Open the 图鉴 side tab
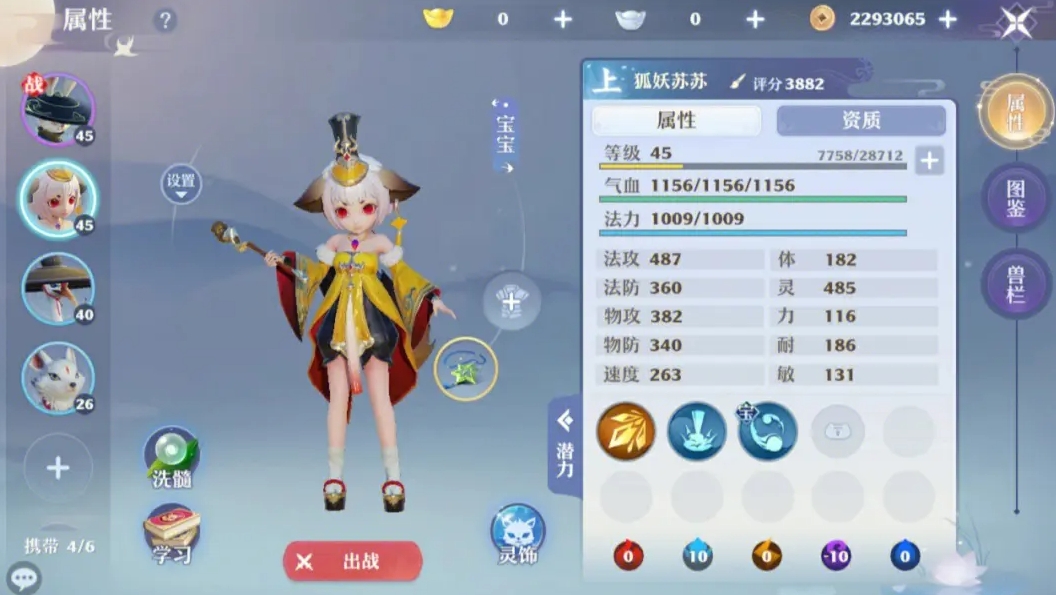This screenshot has width=1056, height=595. (x=1015, y=197)
